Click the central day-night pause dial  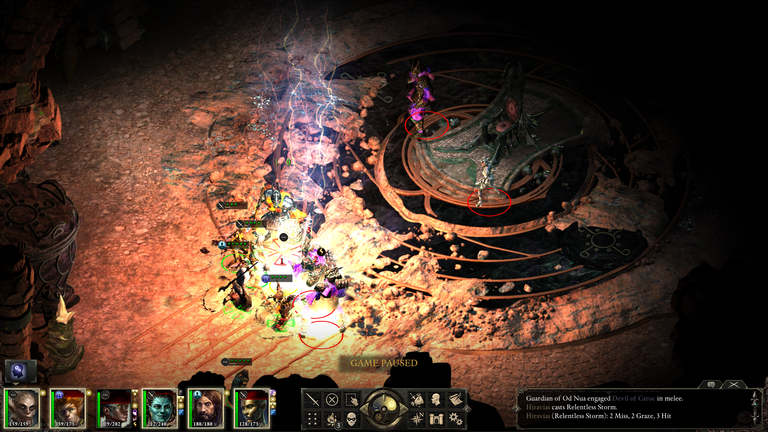pos(385,408)
